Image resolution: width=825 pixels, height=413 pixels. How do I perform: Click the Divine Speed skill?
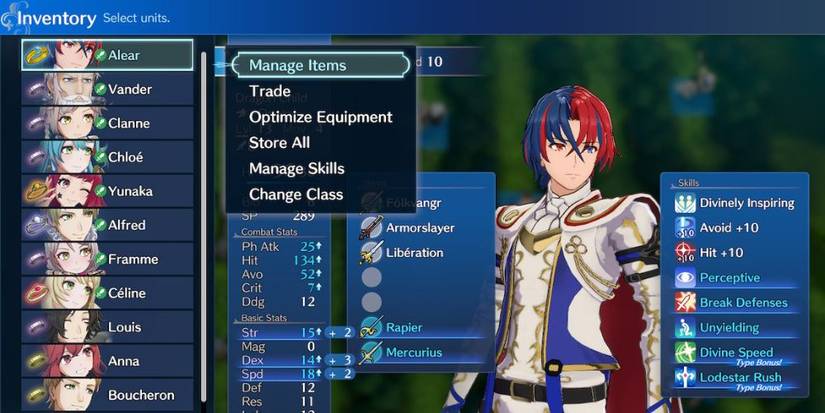[x=736, y=354]
